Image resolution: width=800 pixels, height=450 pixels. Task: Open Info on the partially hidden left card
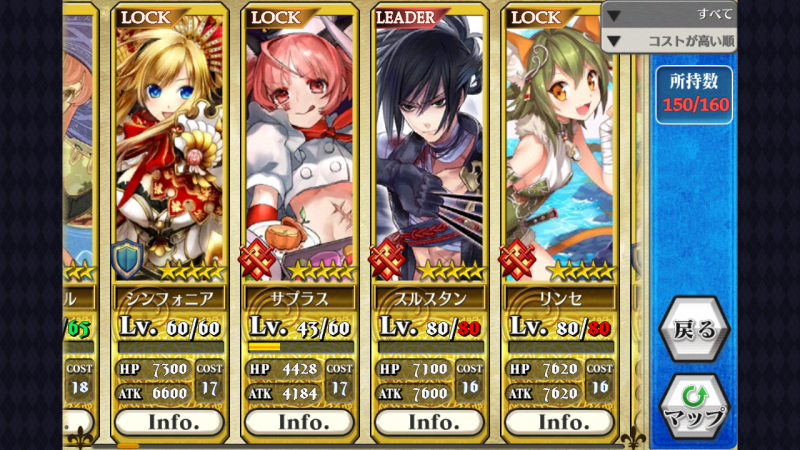(x=79, y=422)
